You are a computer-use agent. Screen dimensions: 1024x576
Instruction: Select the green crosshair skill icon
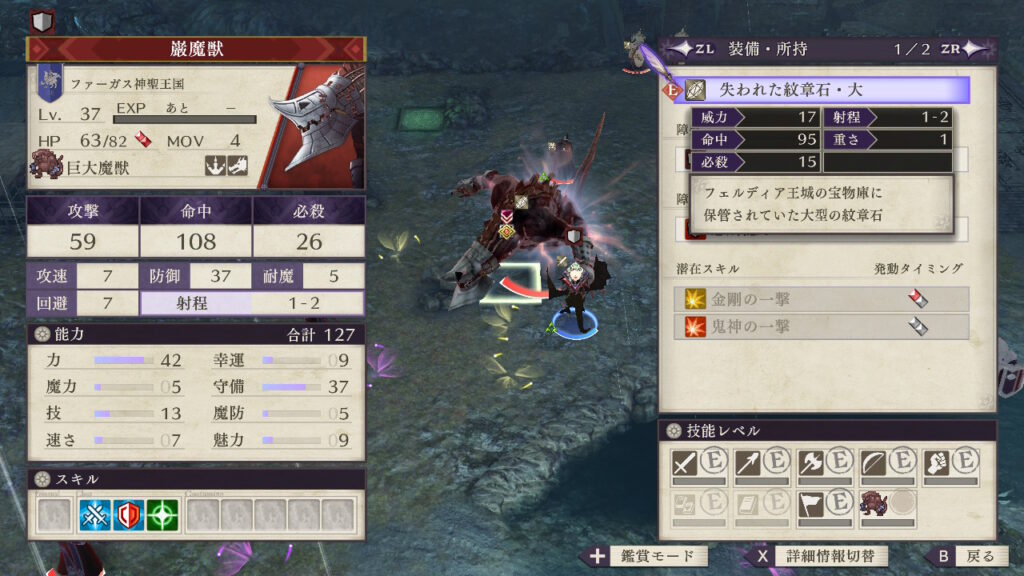(x=162, y=514)
